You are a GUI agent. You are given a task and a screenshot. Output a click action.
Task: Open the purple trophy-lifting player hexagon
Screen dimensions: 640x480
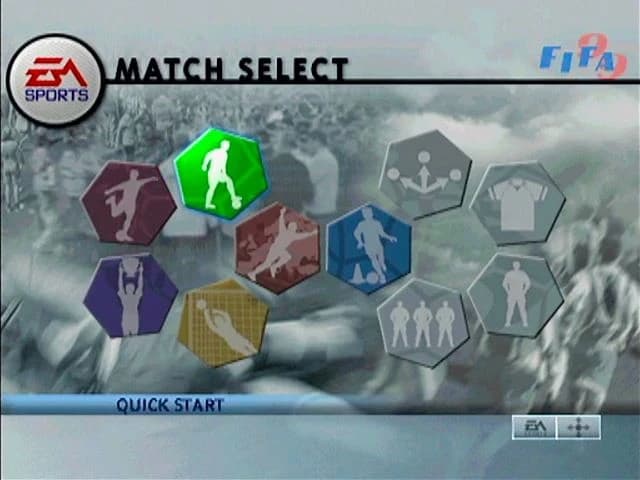(130, 294)
